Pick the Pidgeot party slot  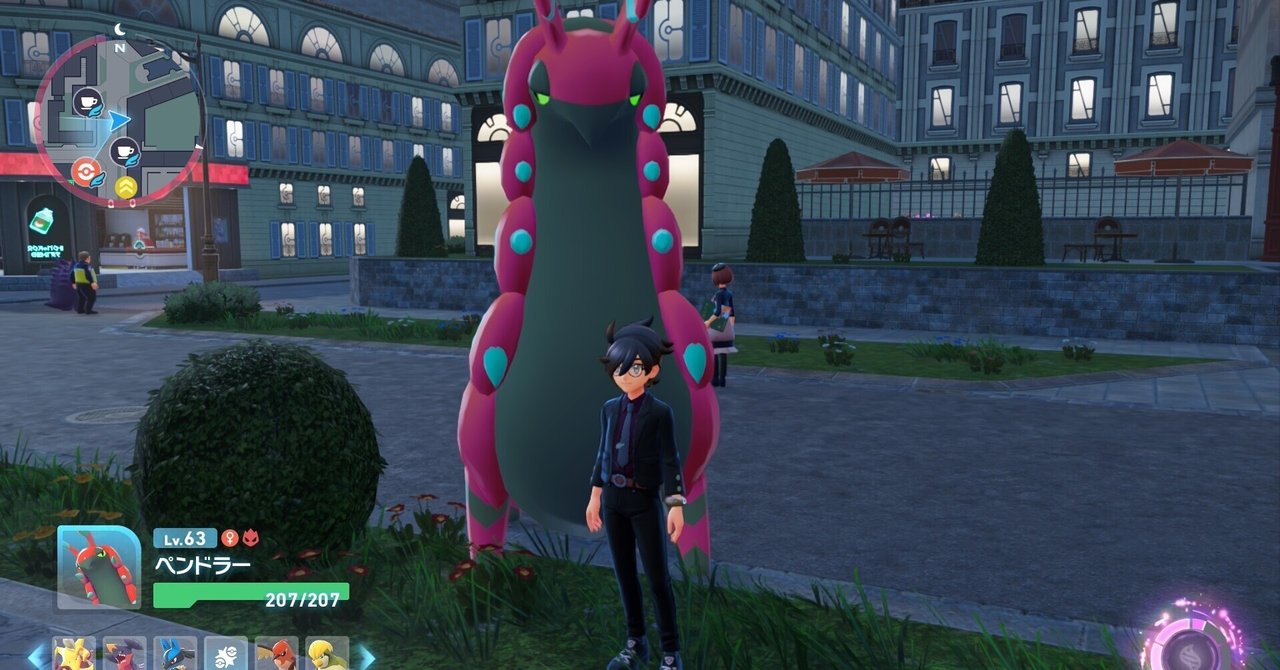pos(327,655)
